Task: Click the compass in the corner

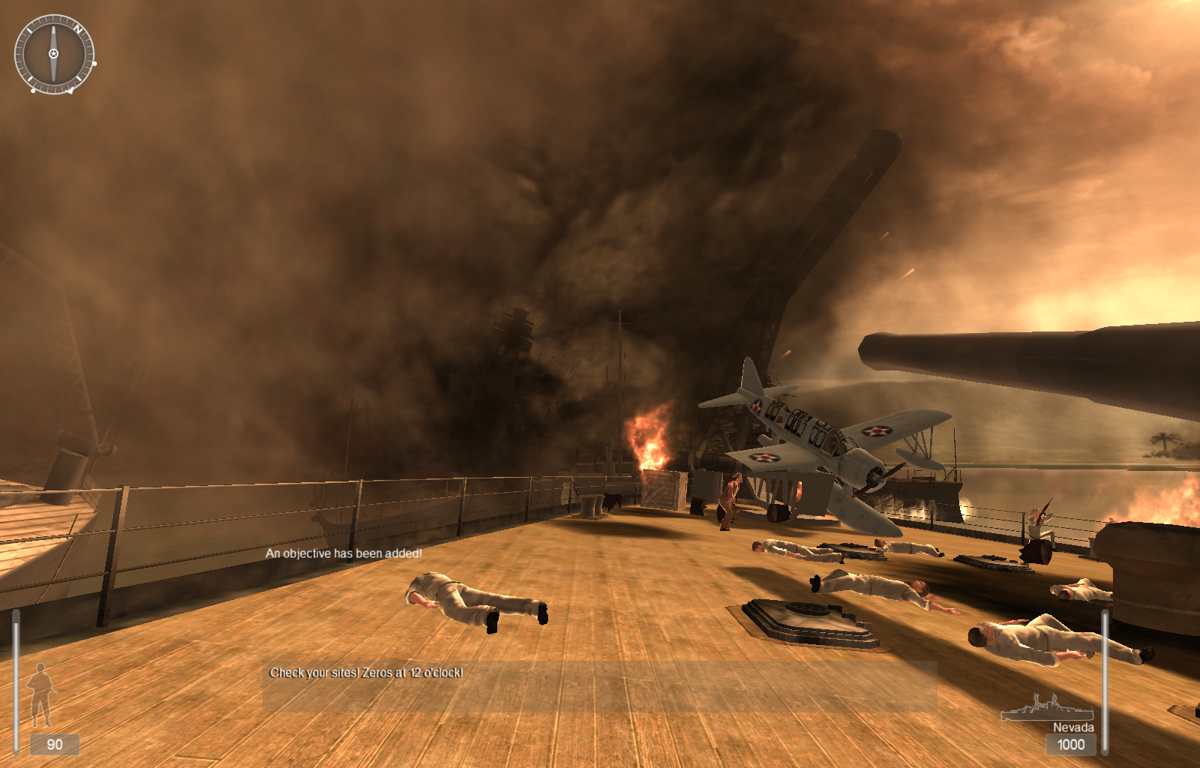Action: pos(54,54)
